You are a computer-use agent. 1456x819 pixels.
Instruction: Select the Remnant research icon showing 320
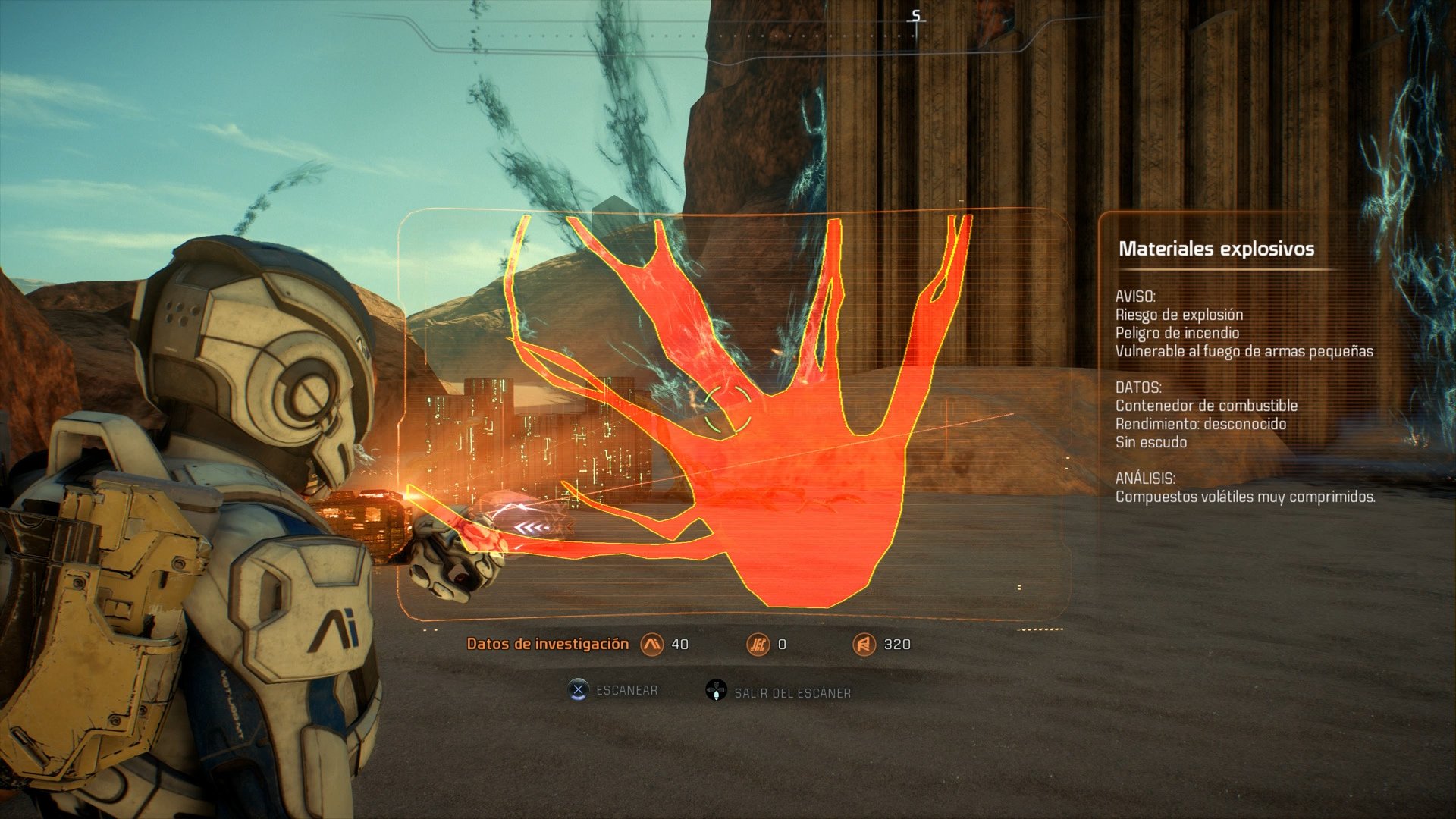[867, 643]
